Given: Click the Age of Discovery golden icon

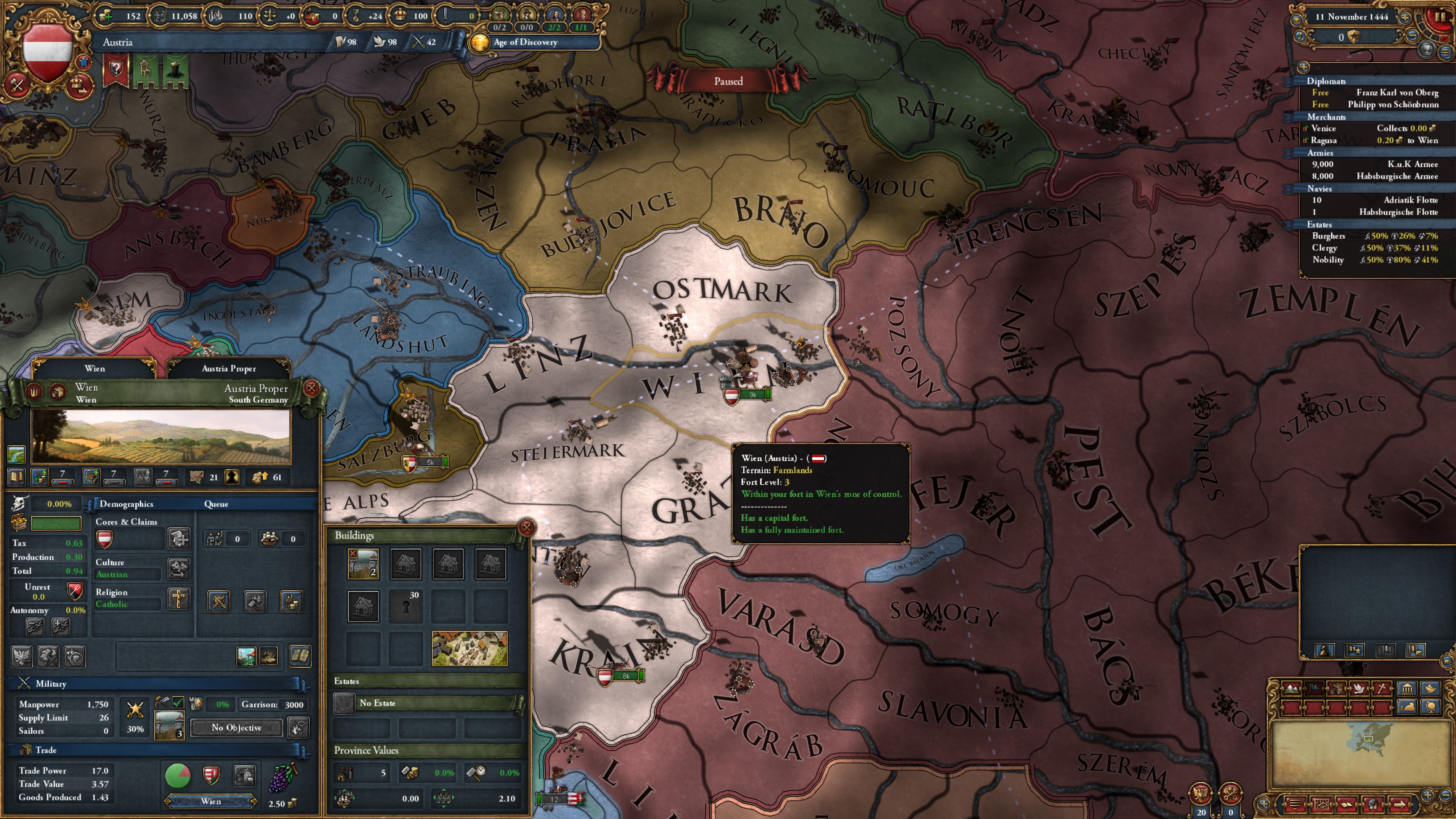Looking at the screenshot, I should (x=480, y=42).
